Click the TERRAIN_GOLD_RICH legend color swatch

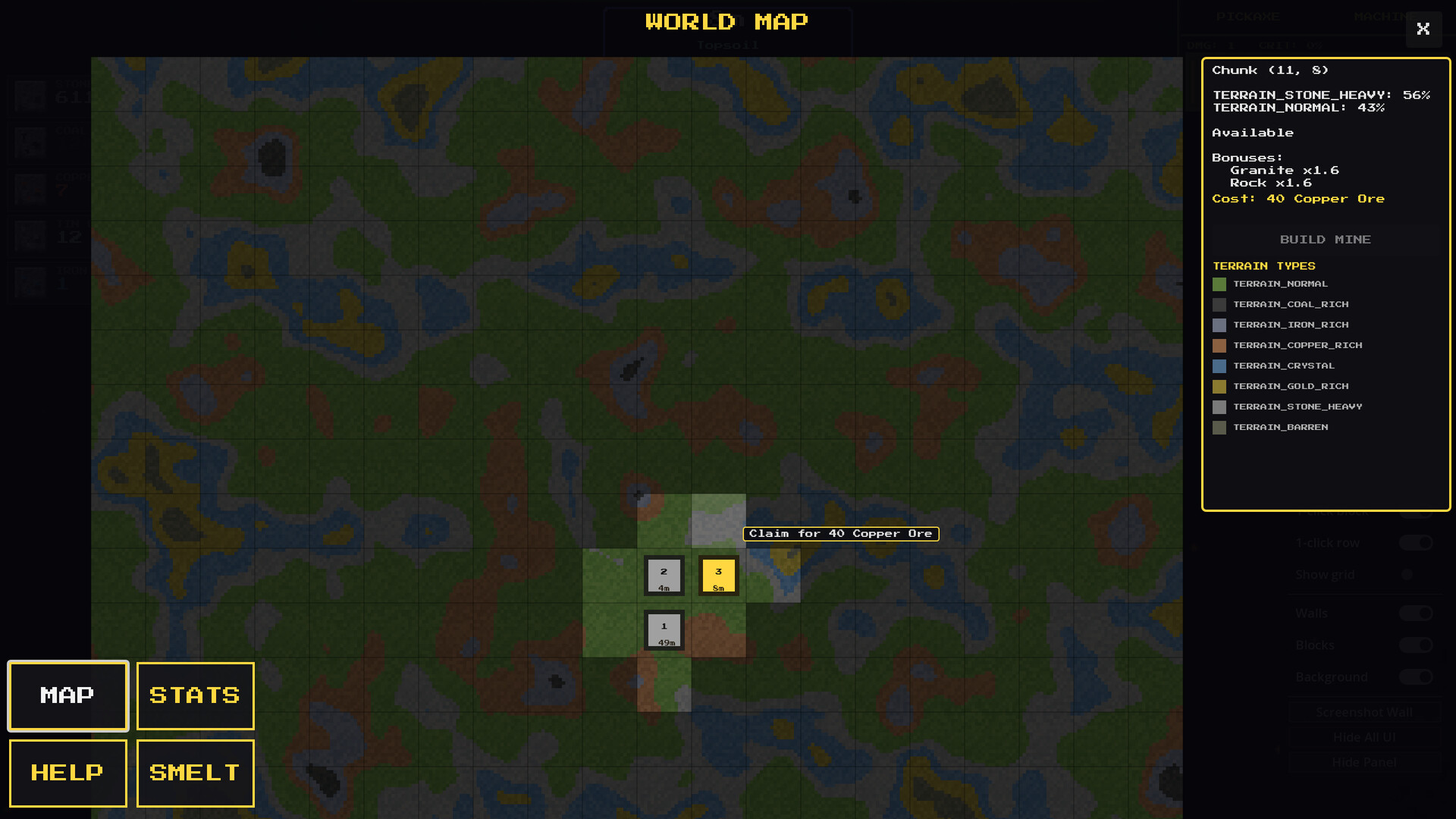point(1220,386)
